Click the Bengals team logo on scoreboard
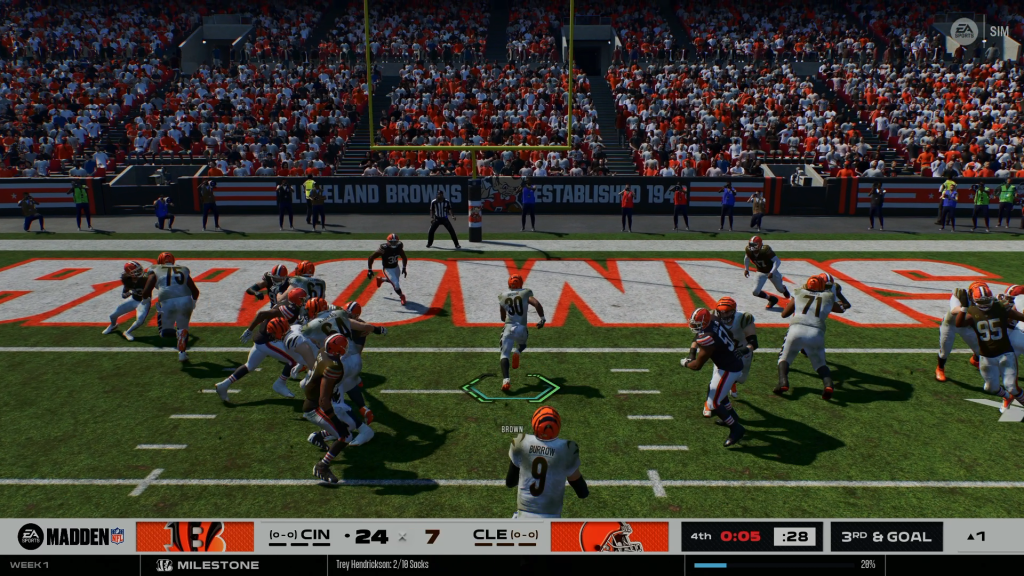Screen dimensions: 1024x576 (x=195, y=536)
